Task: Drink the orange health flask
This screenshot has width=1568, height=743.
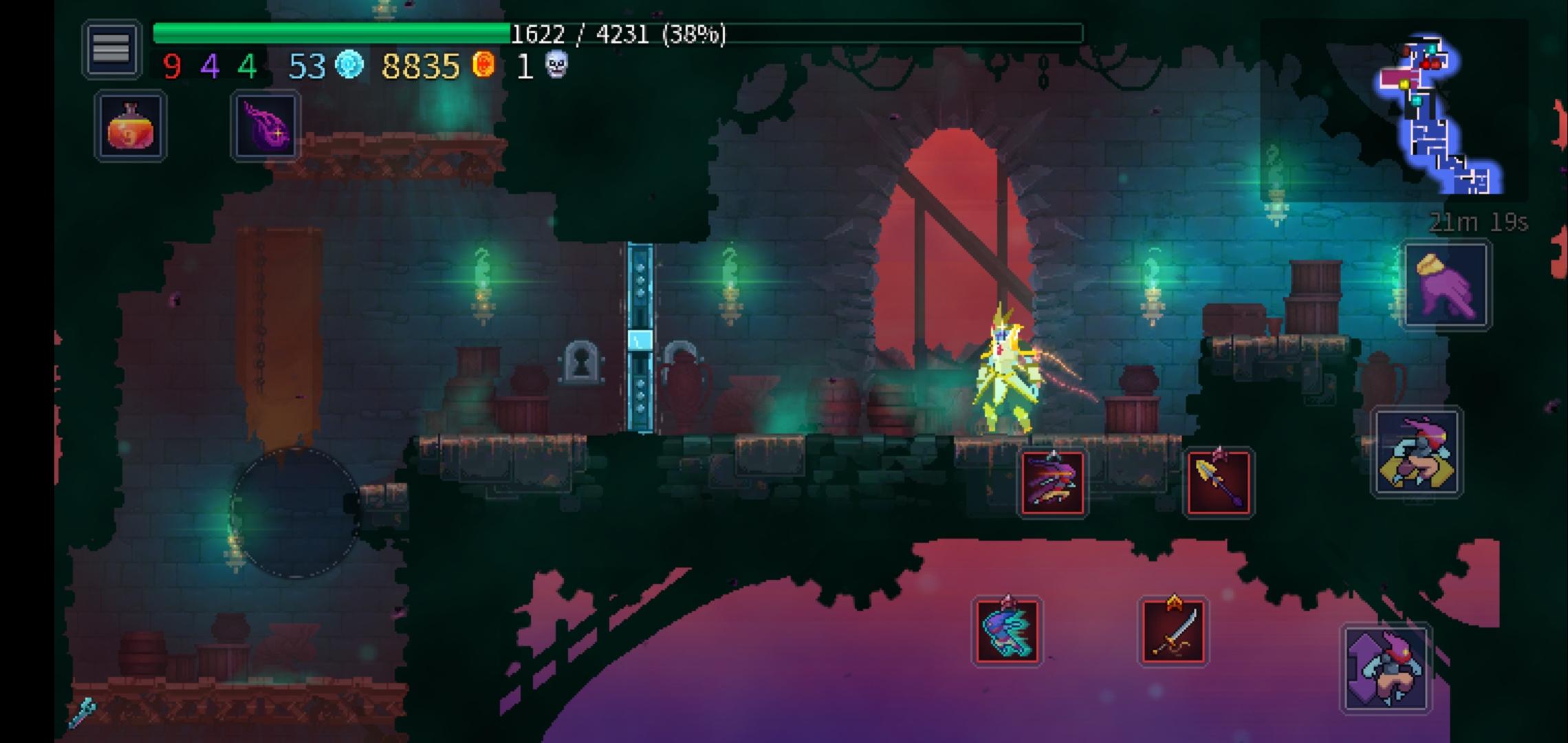Action: point(131,127)
